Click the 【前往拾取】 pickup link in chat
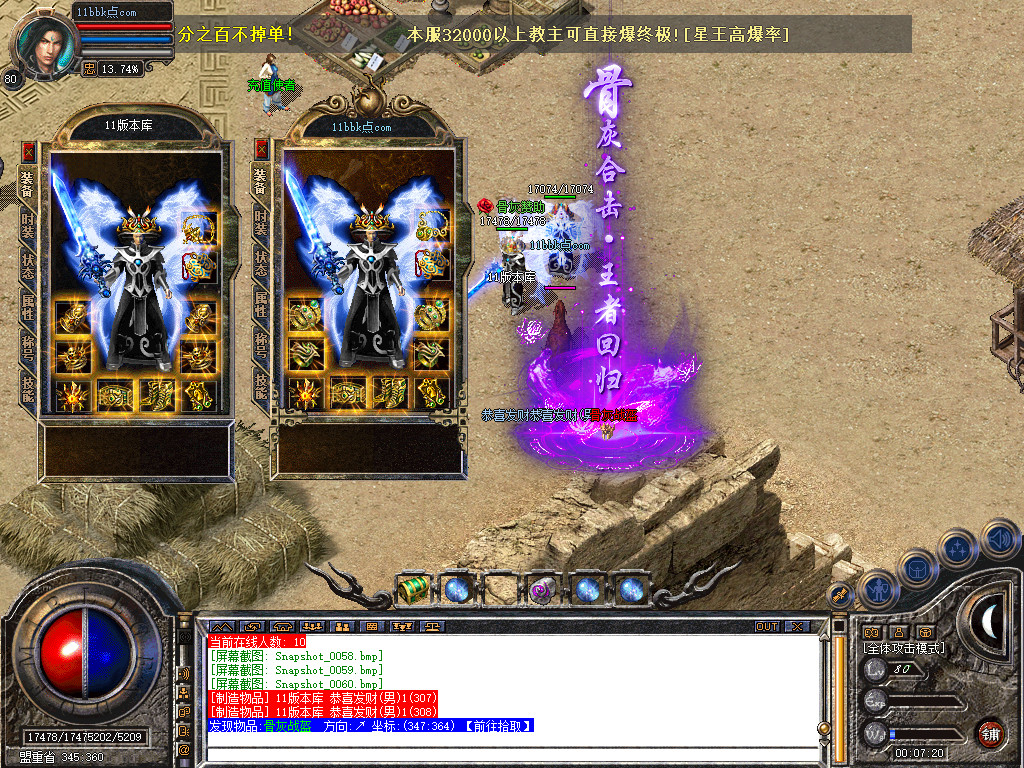 coord(493,726)
